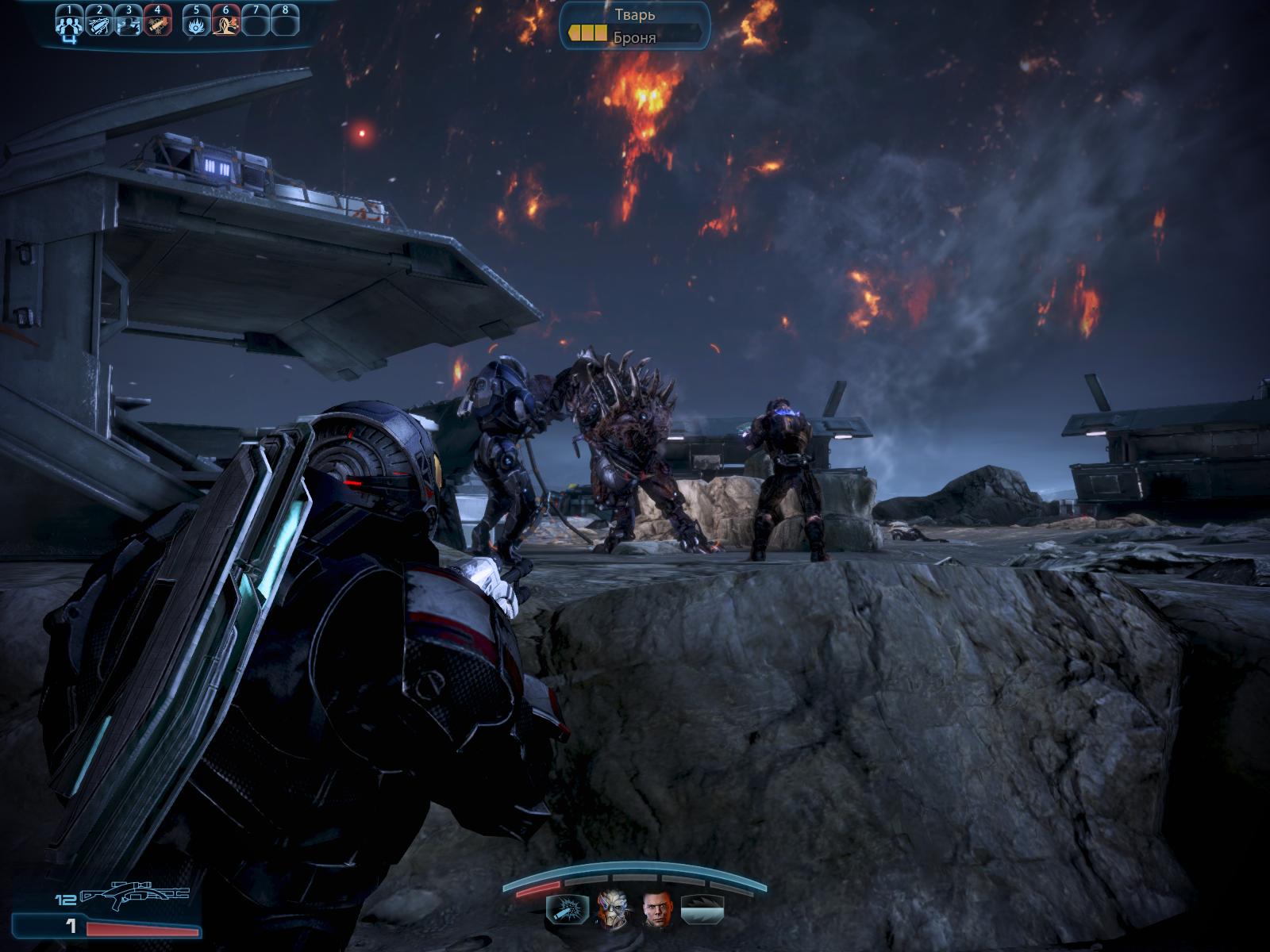Use the soldier silhouette power in slot 3
Screen dimensions: 1270x952
129,24
